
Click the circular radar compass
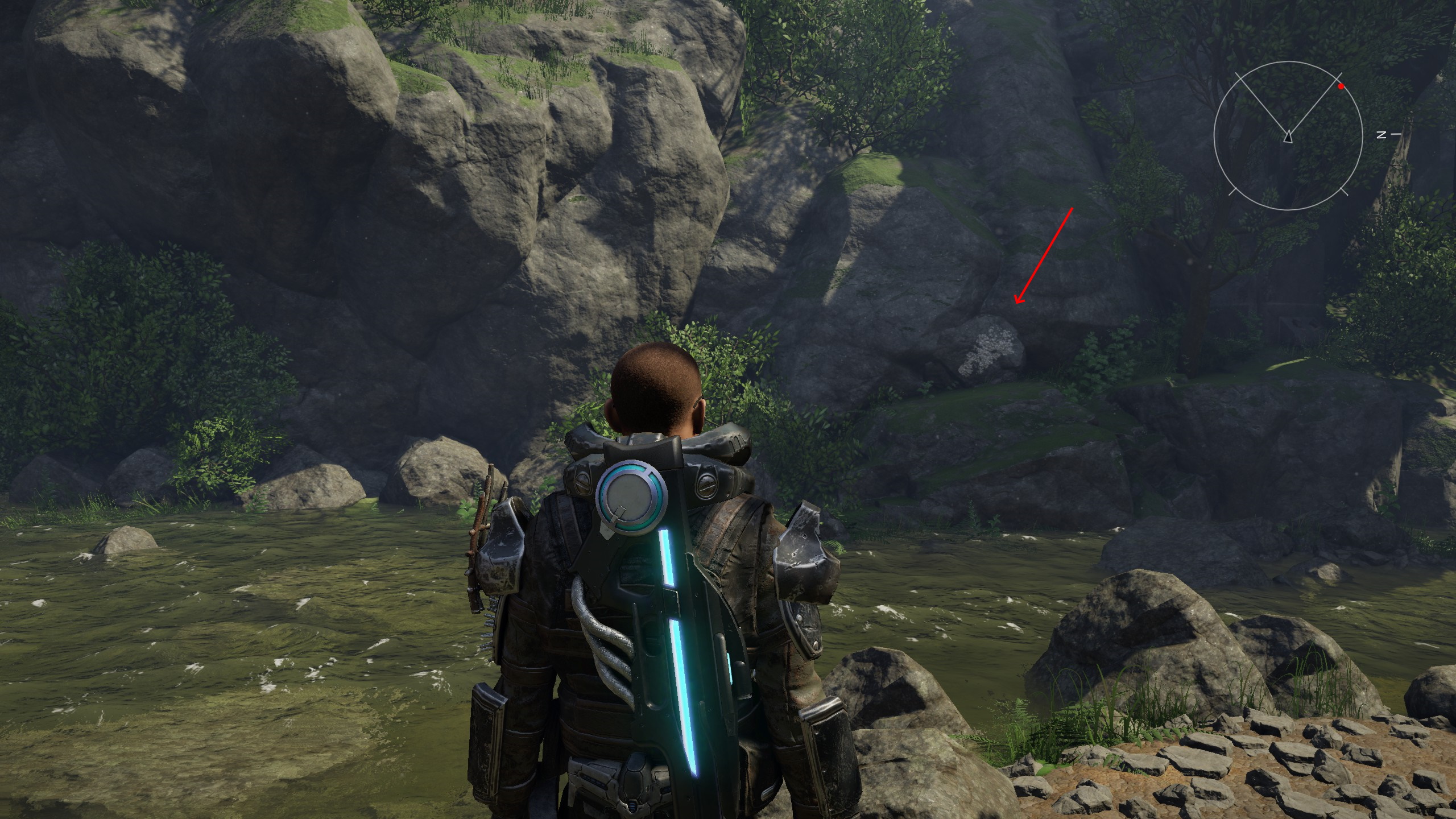(1288, 135)
